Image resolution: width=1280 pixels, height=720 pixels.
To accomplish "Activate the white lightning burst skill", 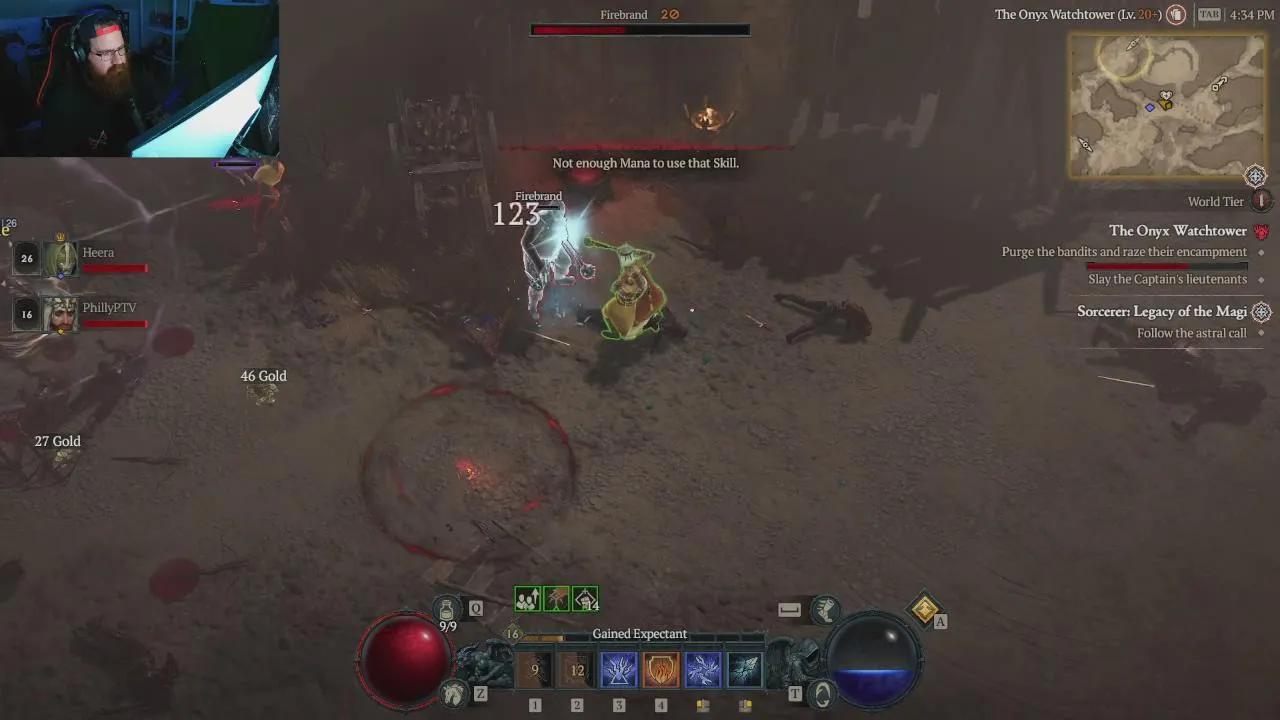I will (x=619, y=670).
